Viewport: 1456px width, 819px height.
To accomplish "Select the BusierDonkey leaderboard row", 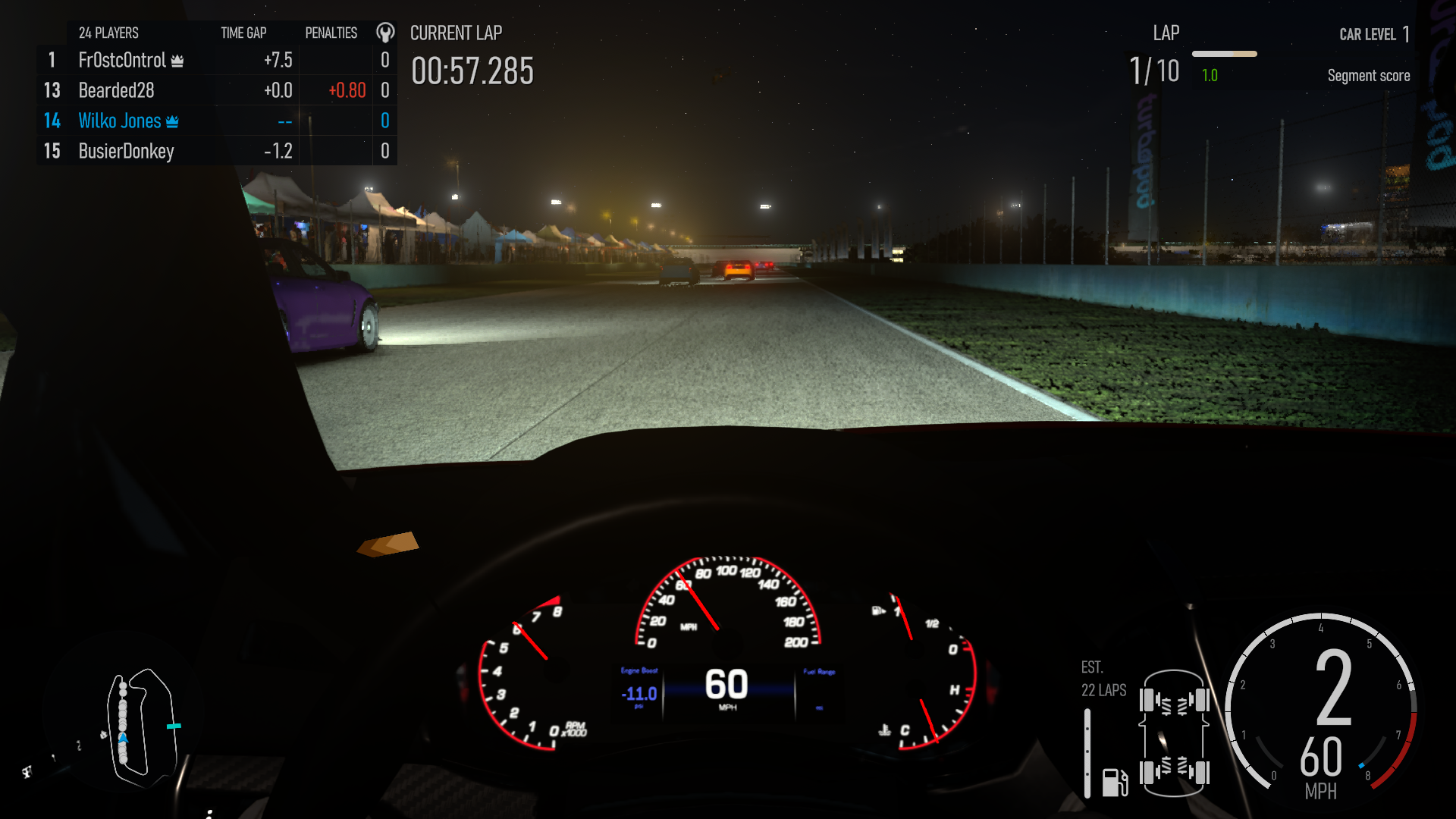I will coord(125,151).
